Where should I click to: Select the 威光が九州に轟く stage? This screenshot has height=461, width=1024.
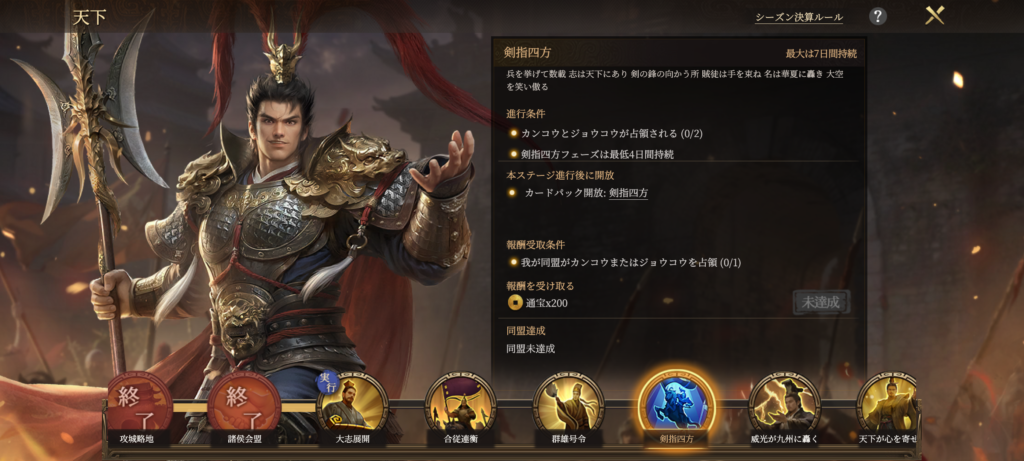coord(784,406)
